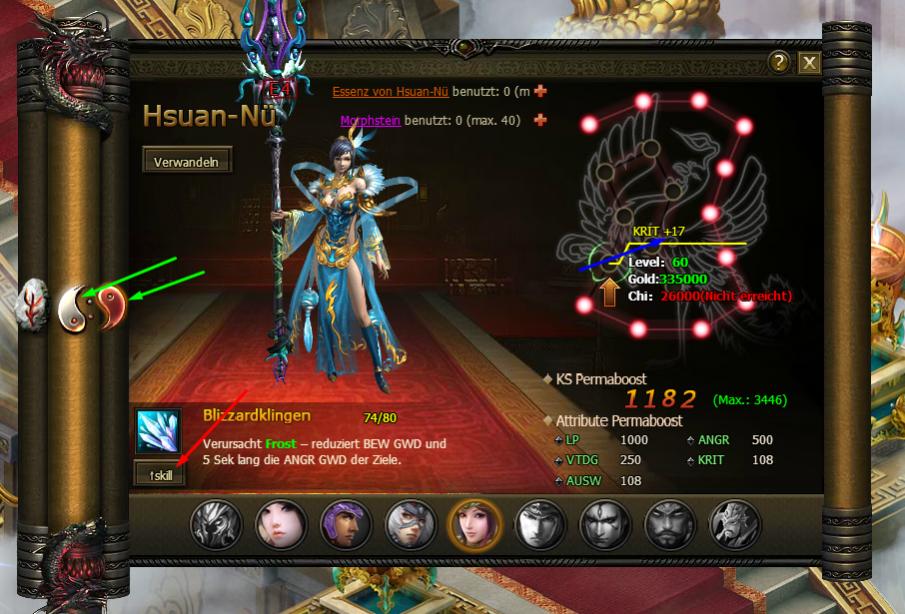The width and height of the screenshot is (905, 614).
Task: Select the highlighted Hsuan-Nü portrait
Action: pos(474,525)
